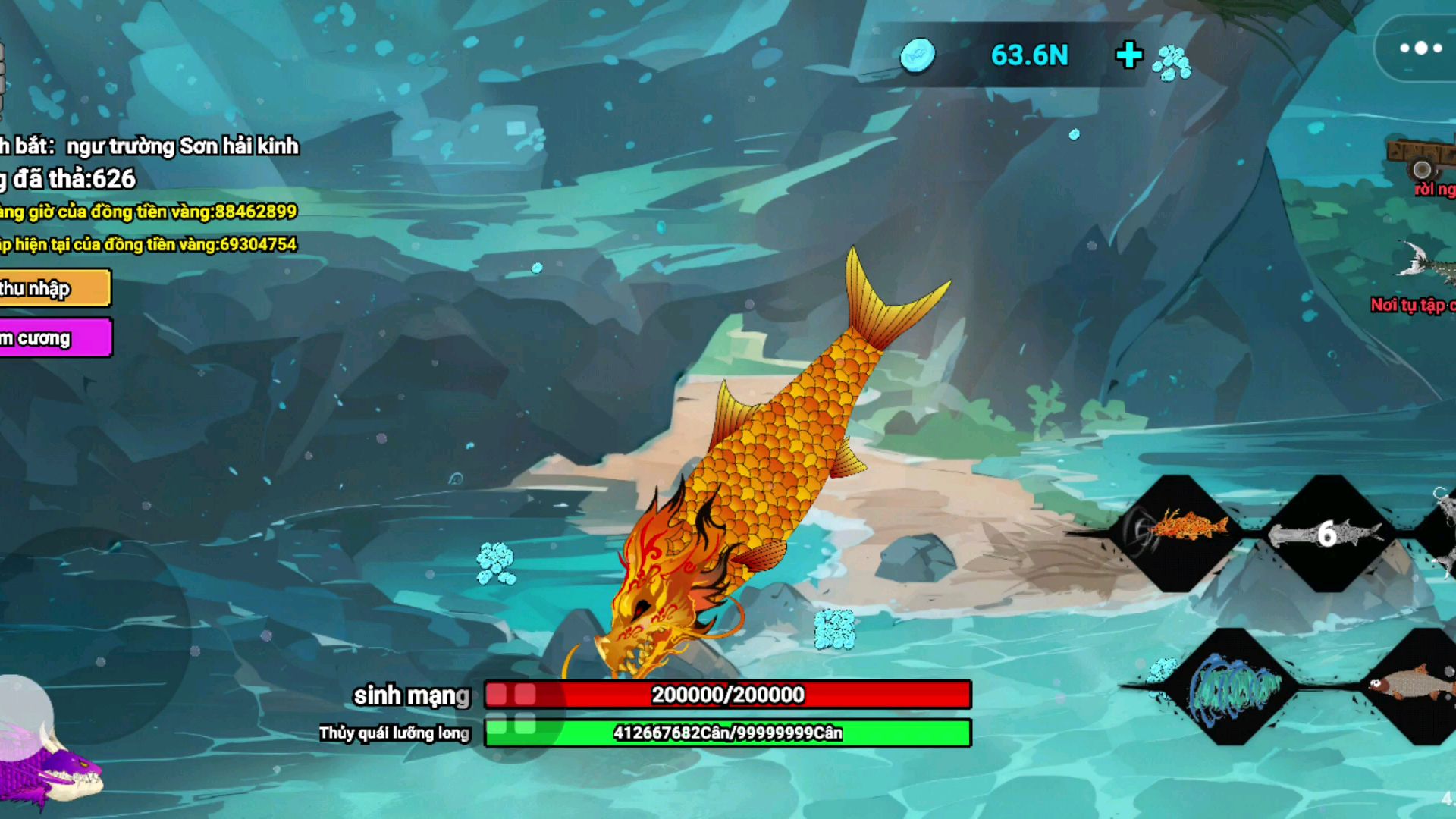1456x819 pixels.
Task: Tap the blue plus to add currency
Action: [x=1129, y=55]
